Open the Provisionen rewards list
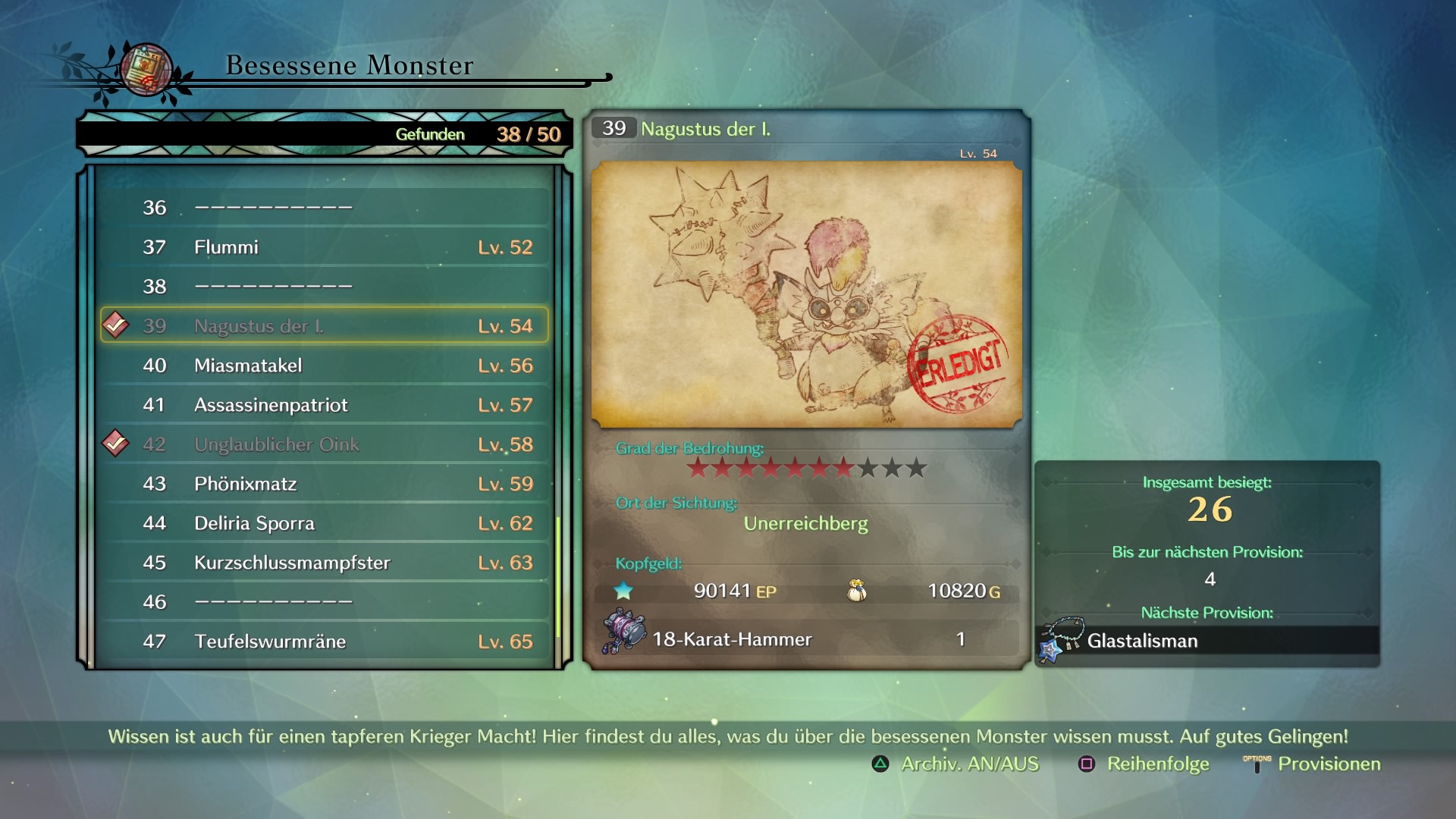This screenshot has height=819, width=1456. [x=1313, y=764]
